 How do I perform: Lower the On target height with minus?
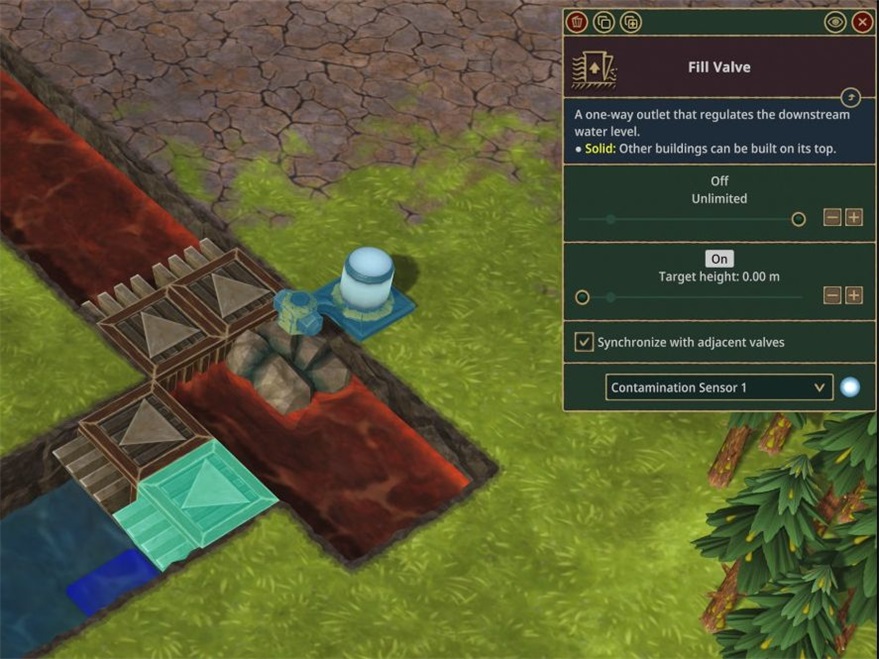tap(832, 295)
